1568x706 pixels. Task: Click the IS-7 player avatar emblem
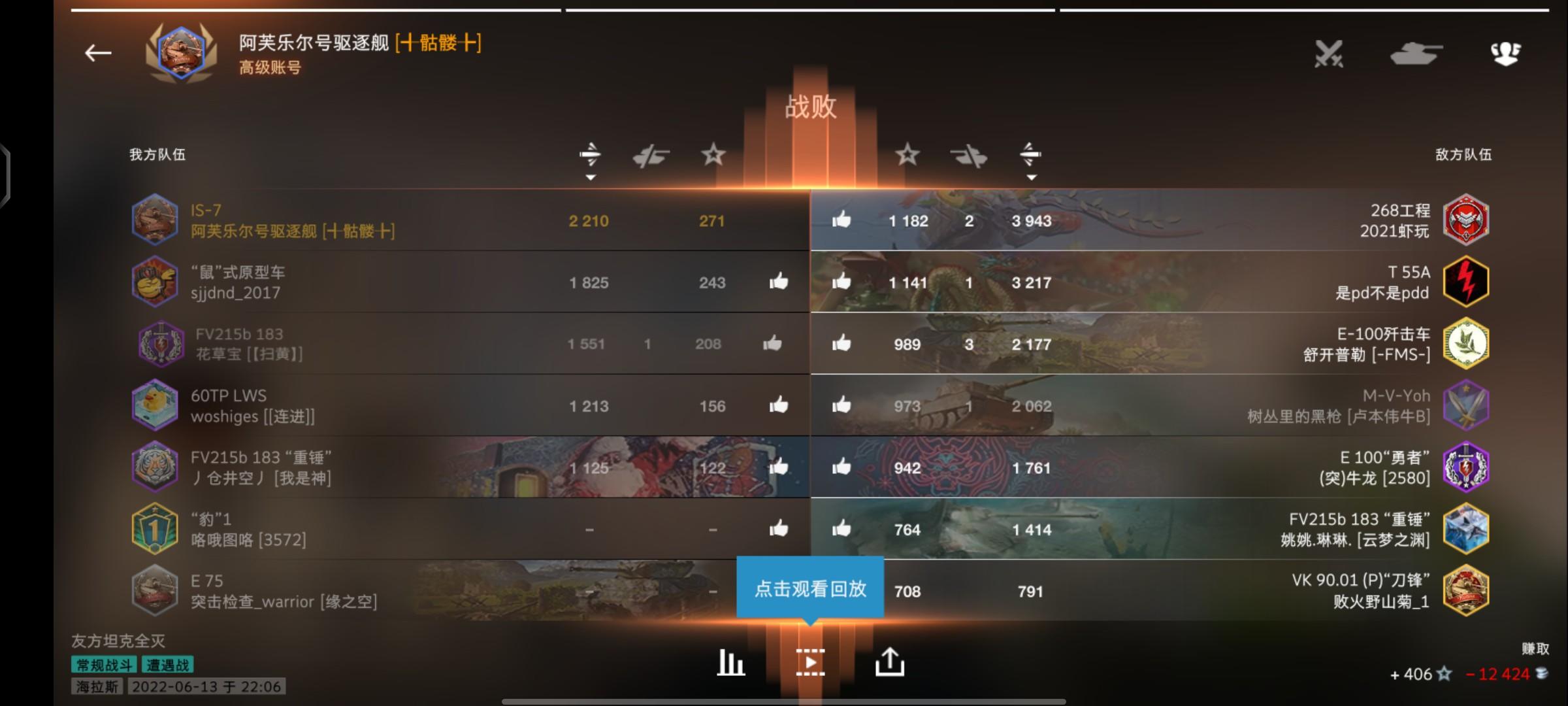[155, 220]
